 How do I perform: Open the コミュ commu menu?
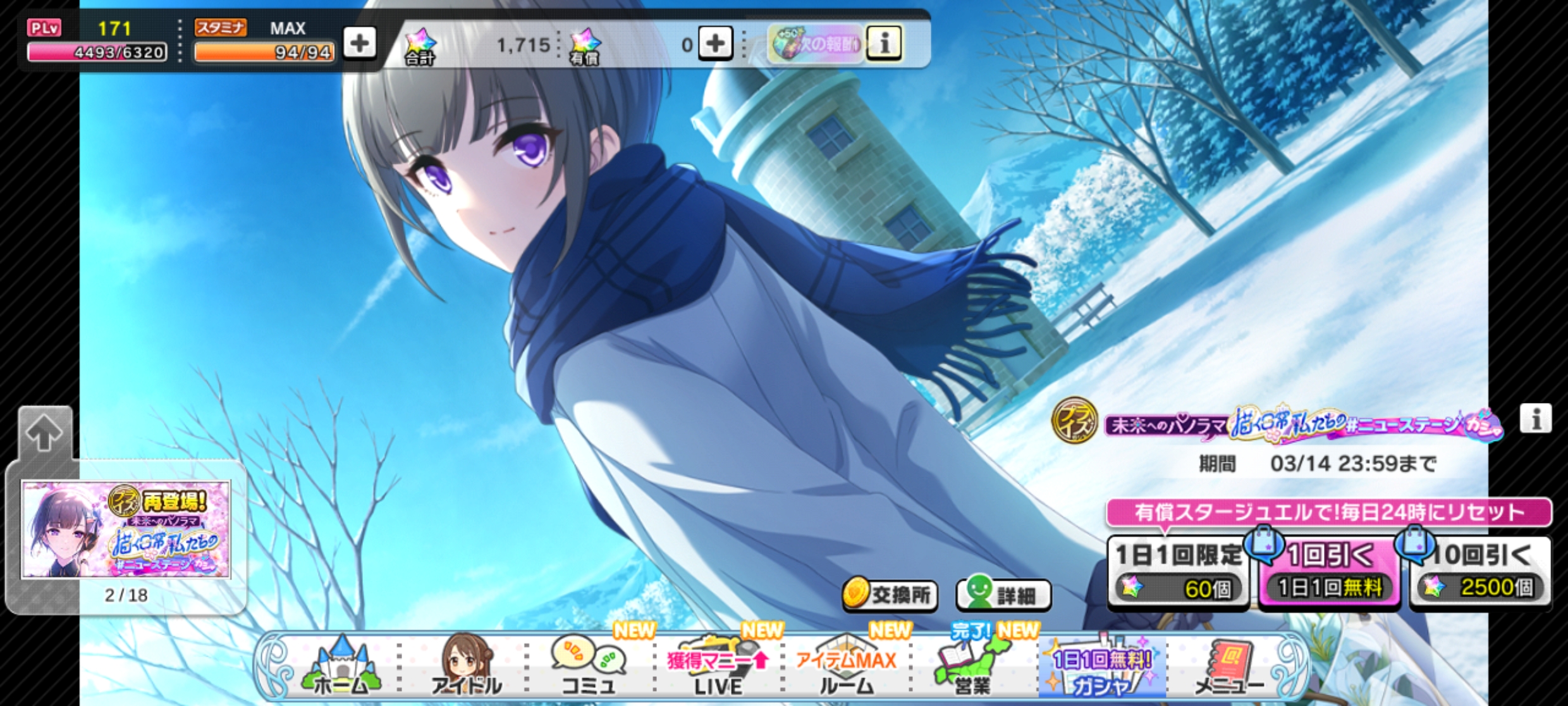[589, 668]
